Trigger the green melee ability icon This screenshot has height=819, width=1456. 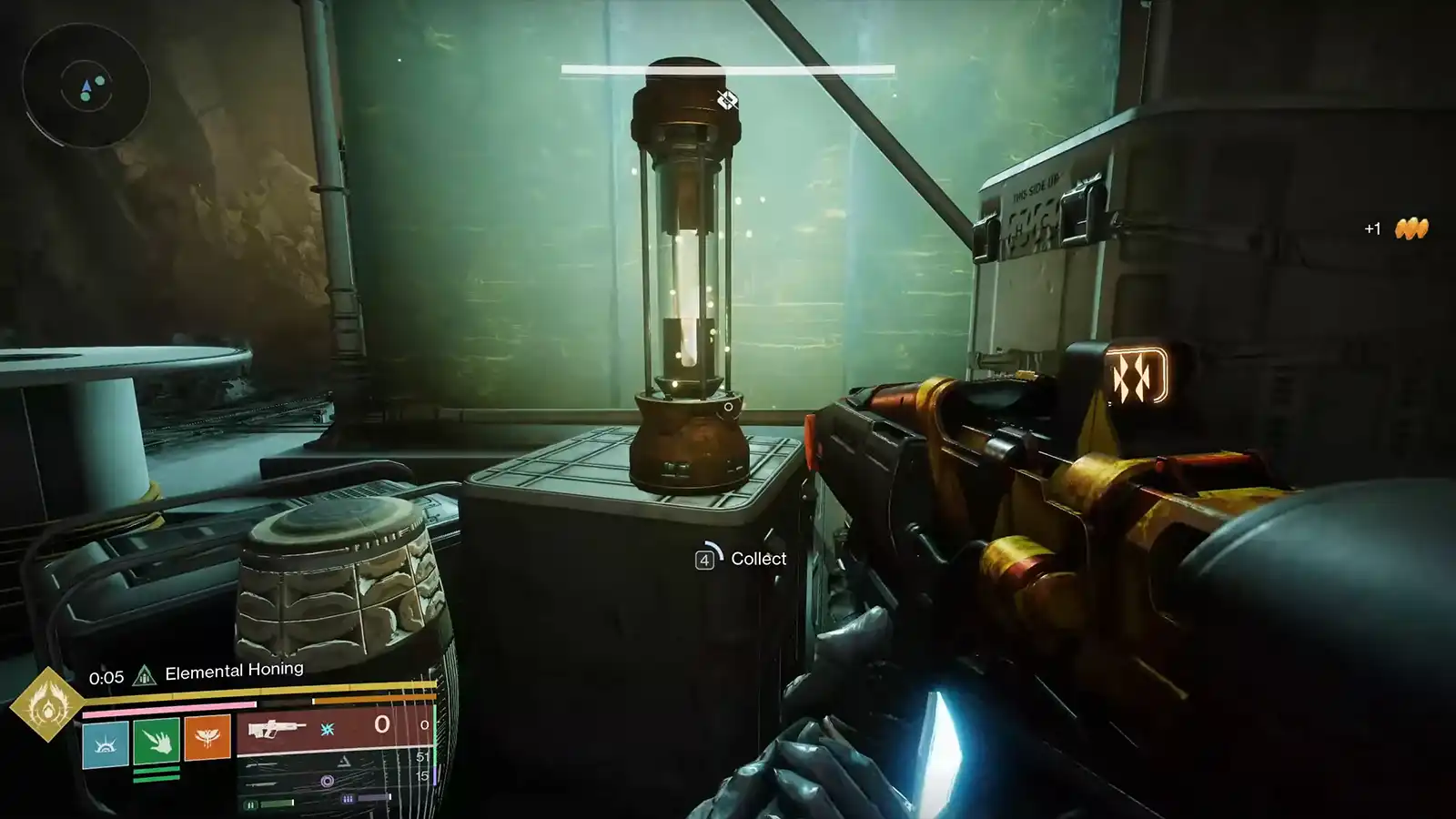pos(157,741)
